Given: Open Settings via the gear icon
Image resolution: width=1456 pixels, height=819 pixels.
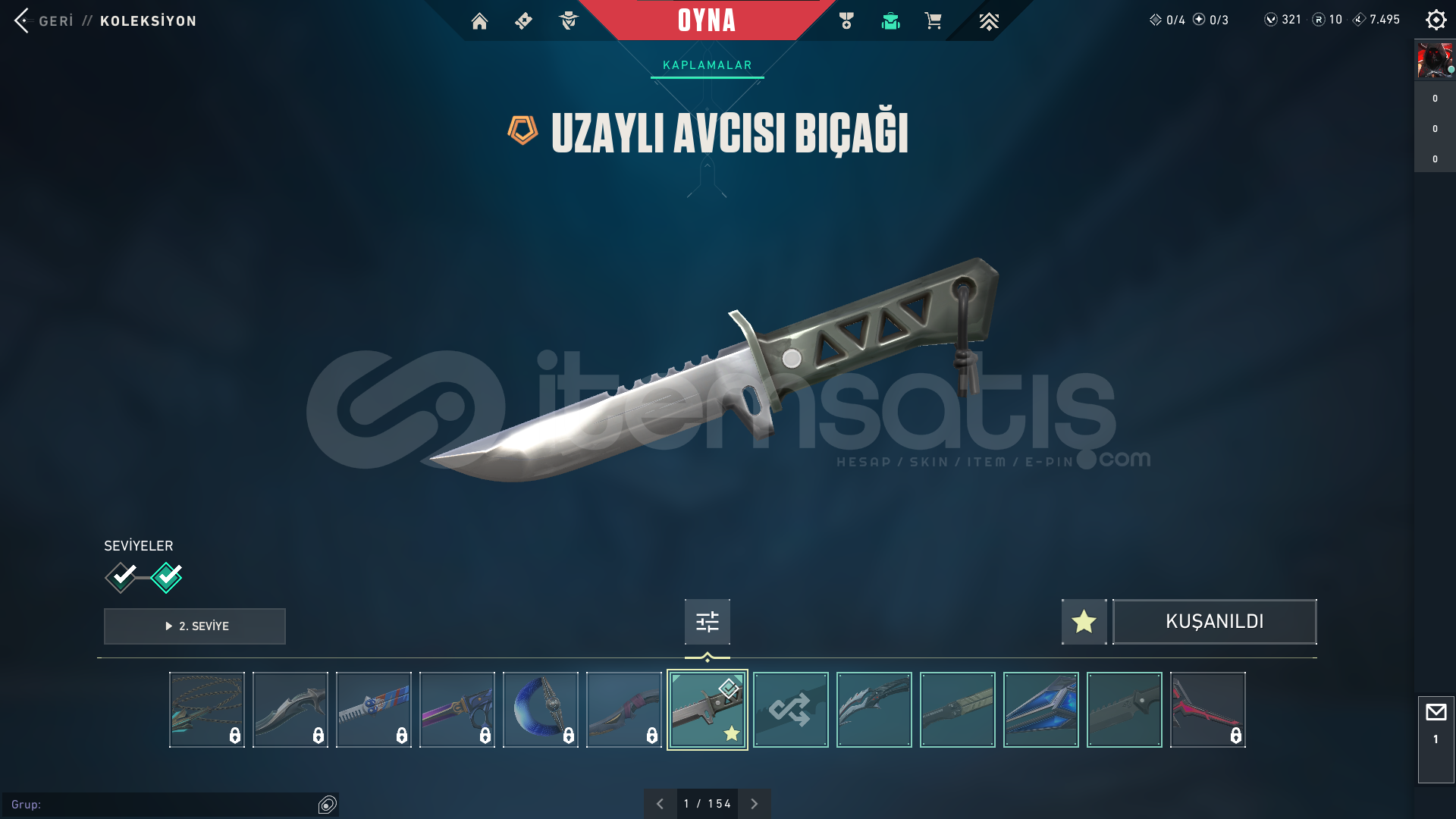Looking at the screenshot, I should [1436, 20].
